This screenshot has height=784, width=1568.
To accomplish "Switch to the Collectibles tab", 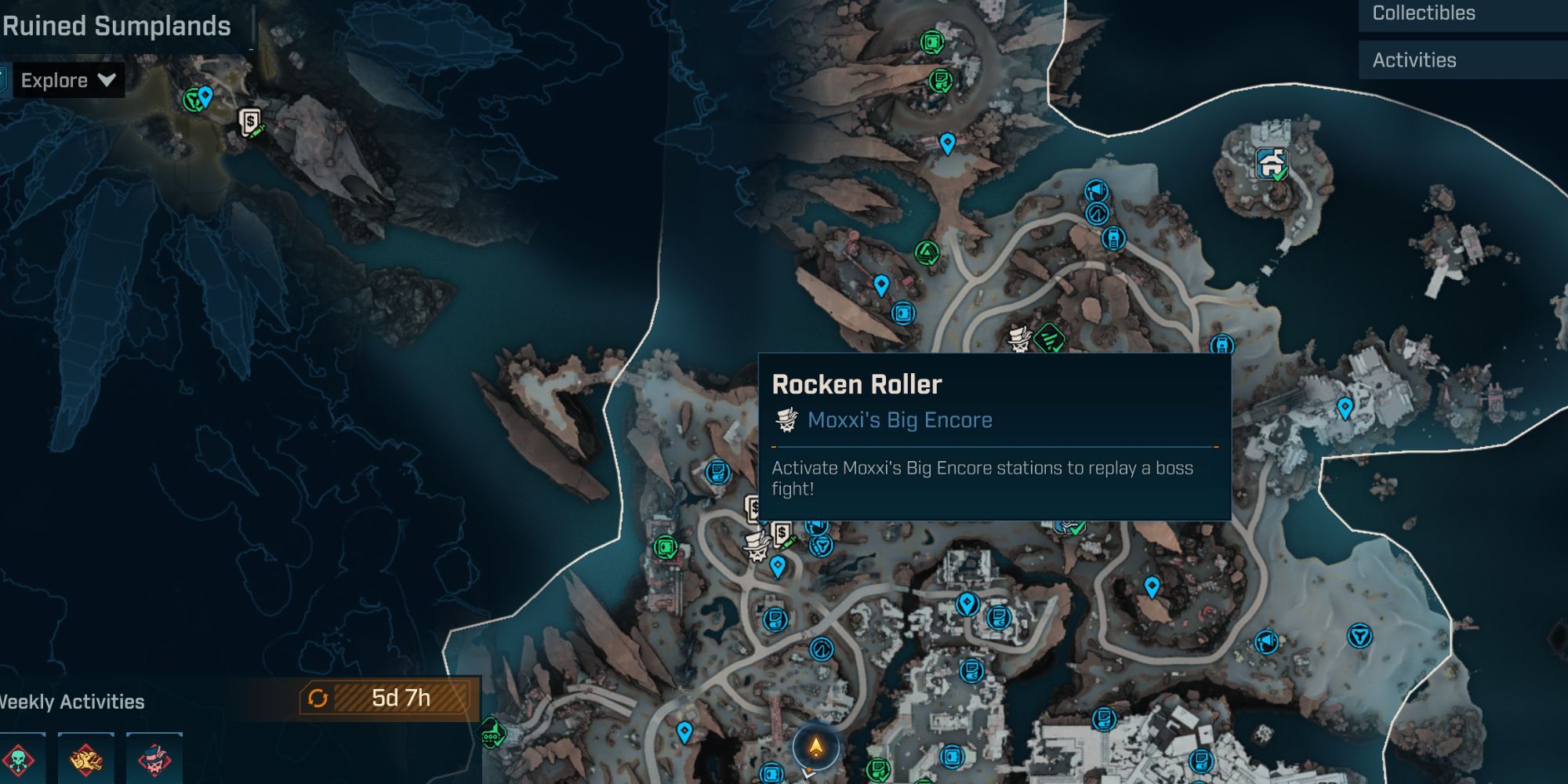I will [x=1424, y=13].
